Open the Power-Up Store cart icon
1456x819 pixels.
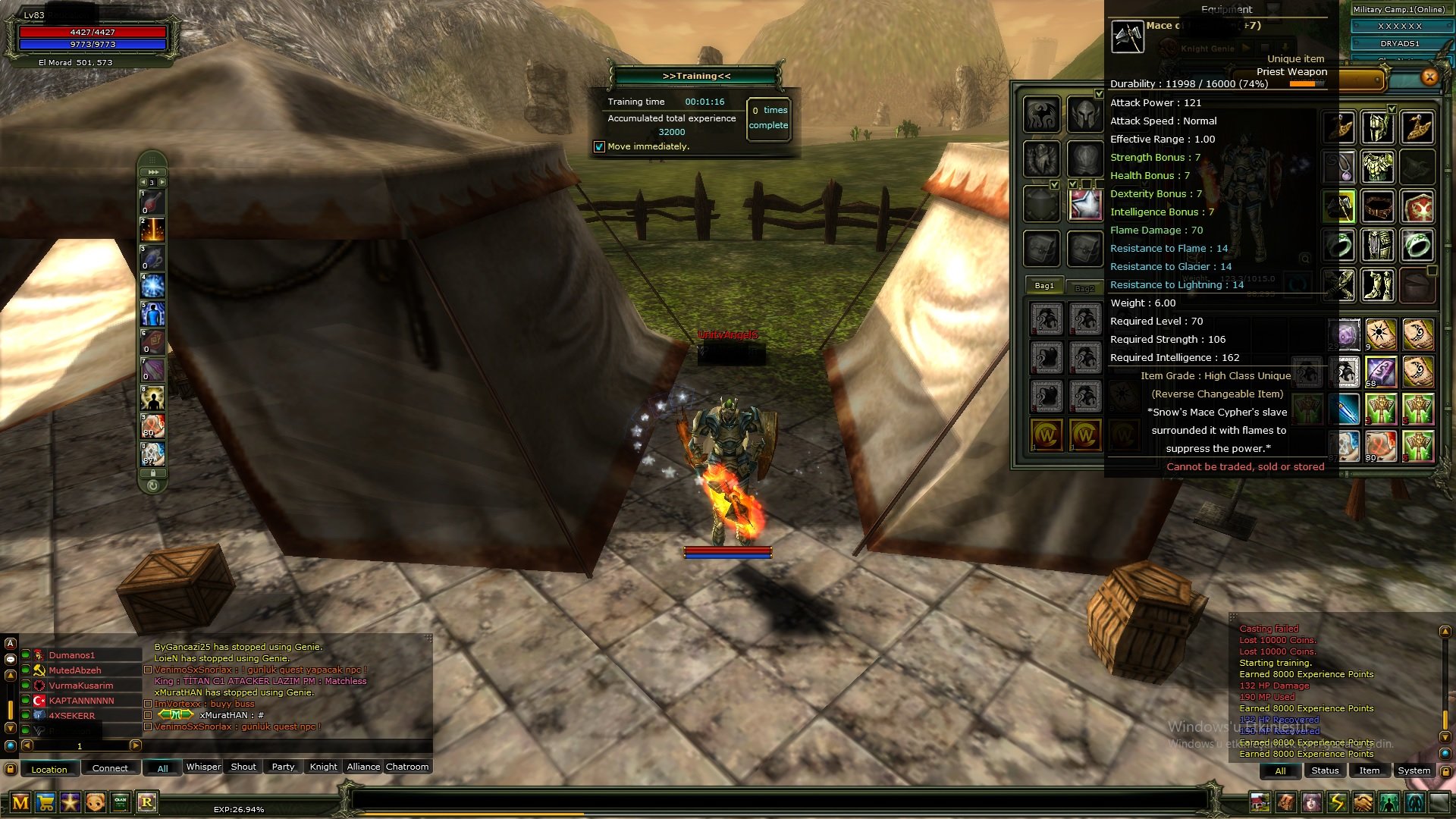click(x=45, y=802)
